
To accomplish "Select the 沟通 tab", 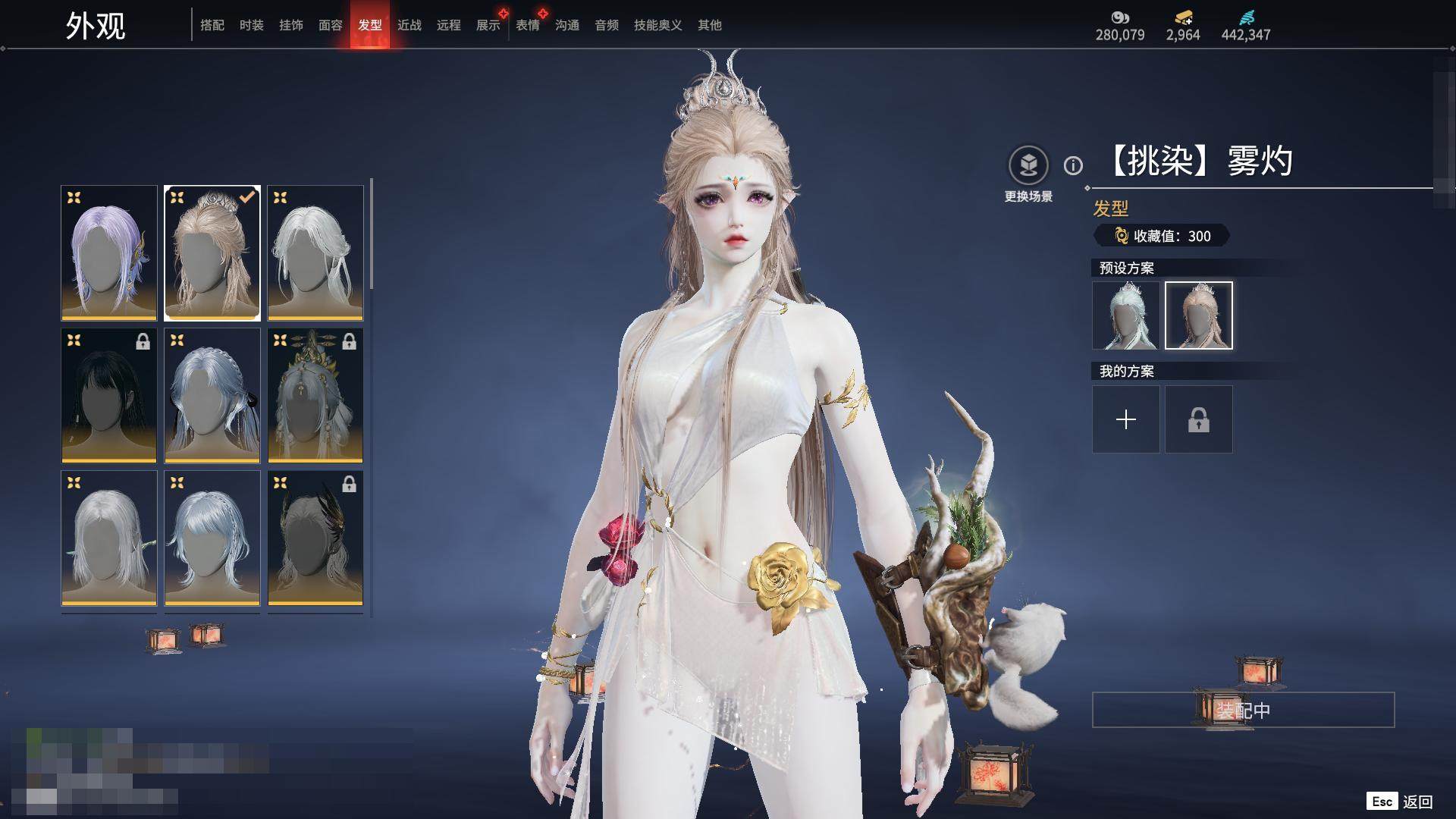I will point(567,25).
